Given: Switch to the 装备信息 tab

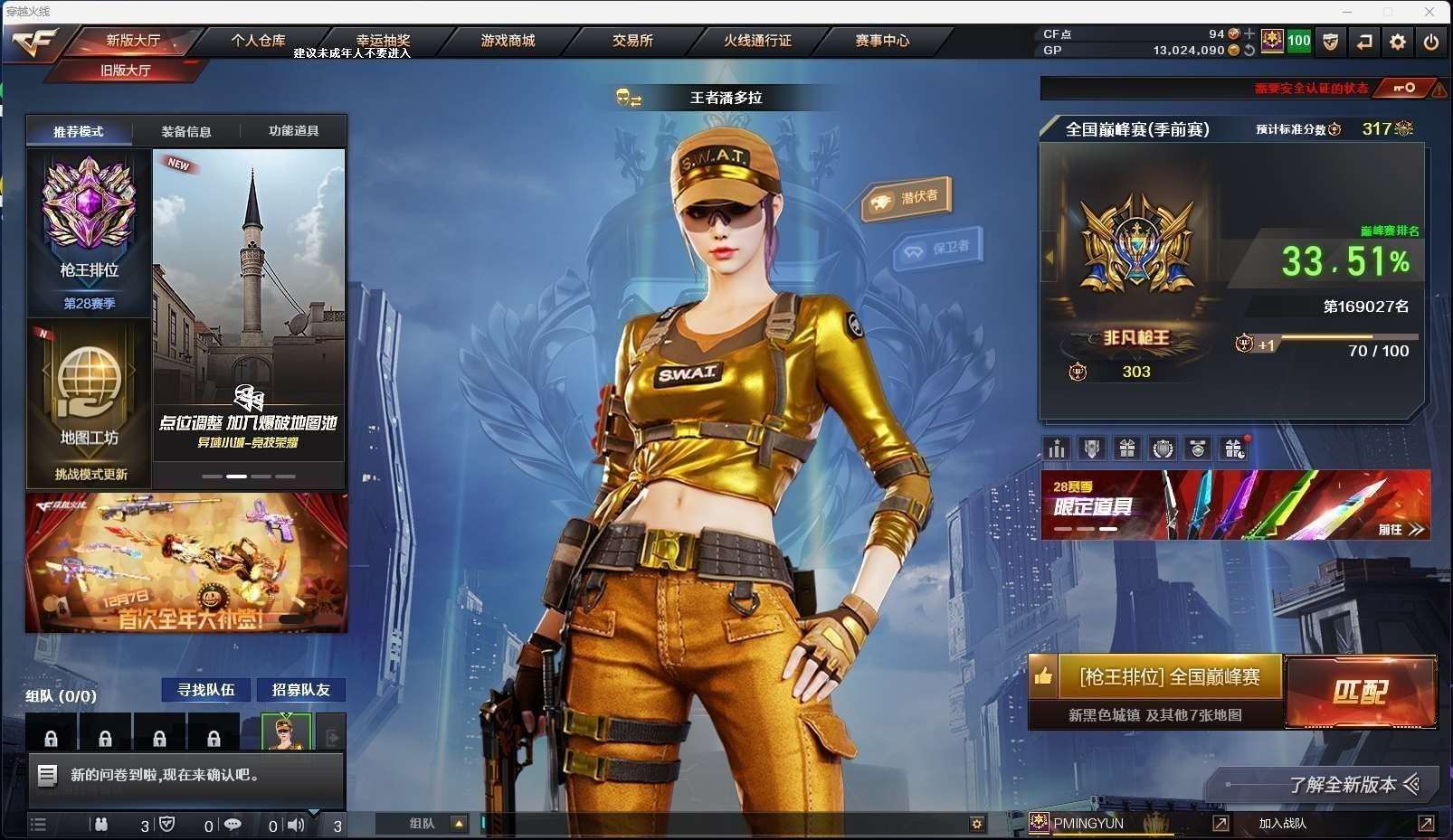Looking at the screenshot, I should (186, 132).
